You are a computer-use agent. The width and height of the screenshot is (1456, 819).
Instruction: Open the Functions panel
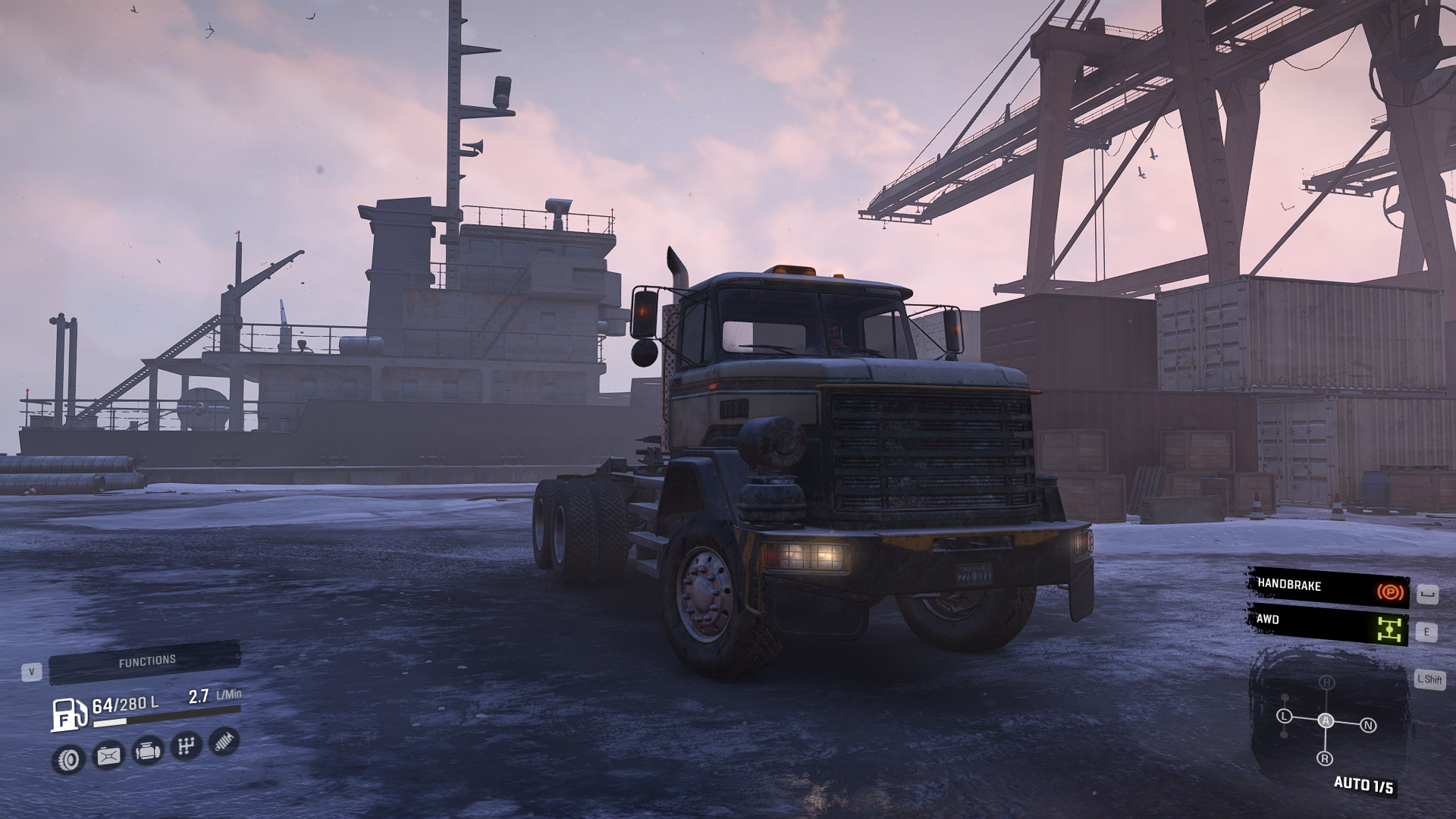point(146,662)
